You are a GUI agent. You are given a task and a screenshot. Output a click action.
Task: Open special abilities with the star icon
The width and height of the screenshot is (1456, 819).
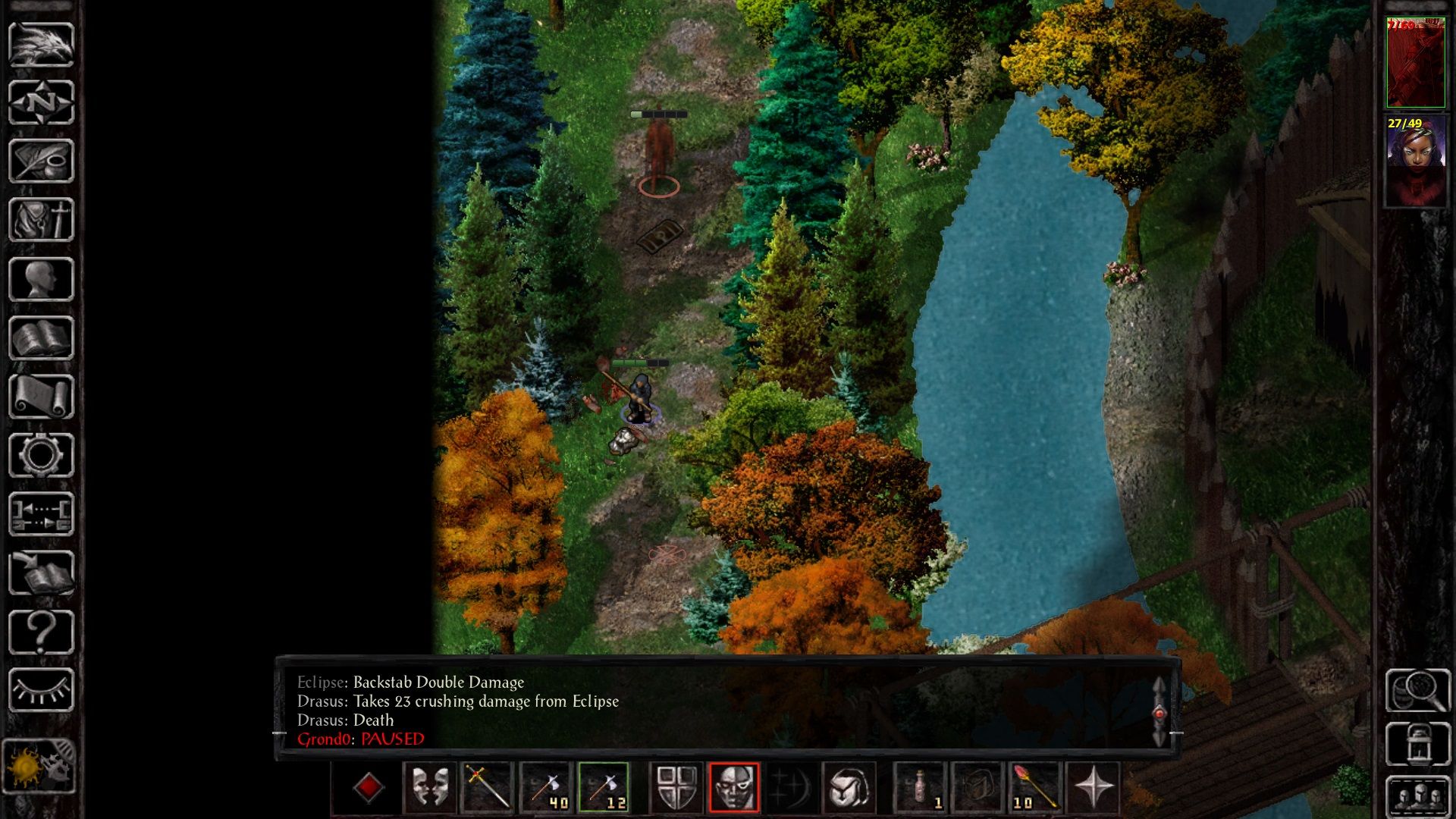[x=1094, y=787]
